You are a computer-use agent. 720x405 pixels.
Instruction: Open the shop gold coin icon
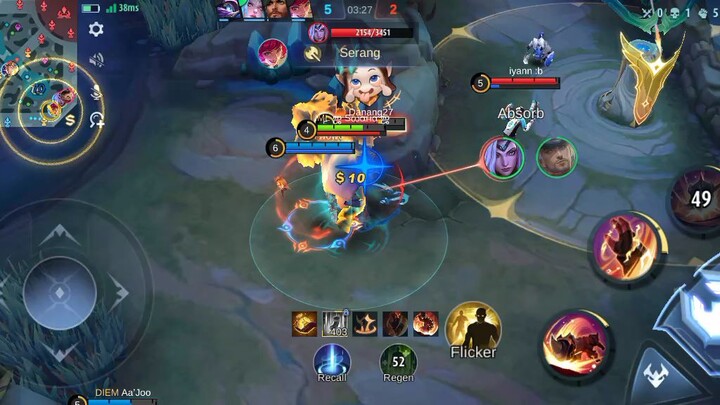point(69,119)
